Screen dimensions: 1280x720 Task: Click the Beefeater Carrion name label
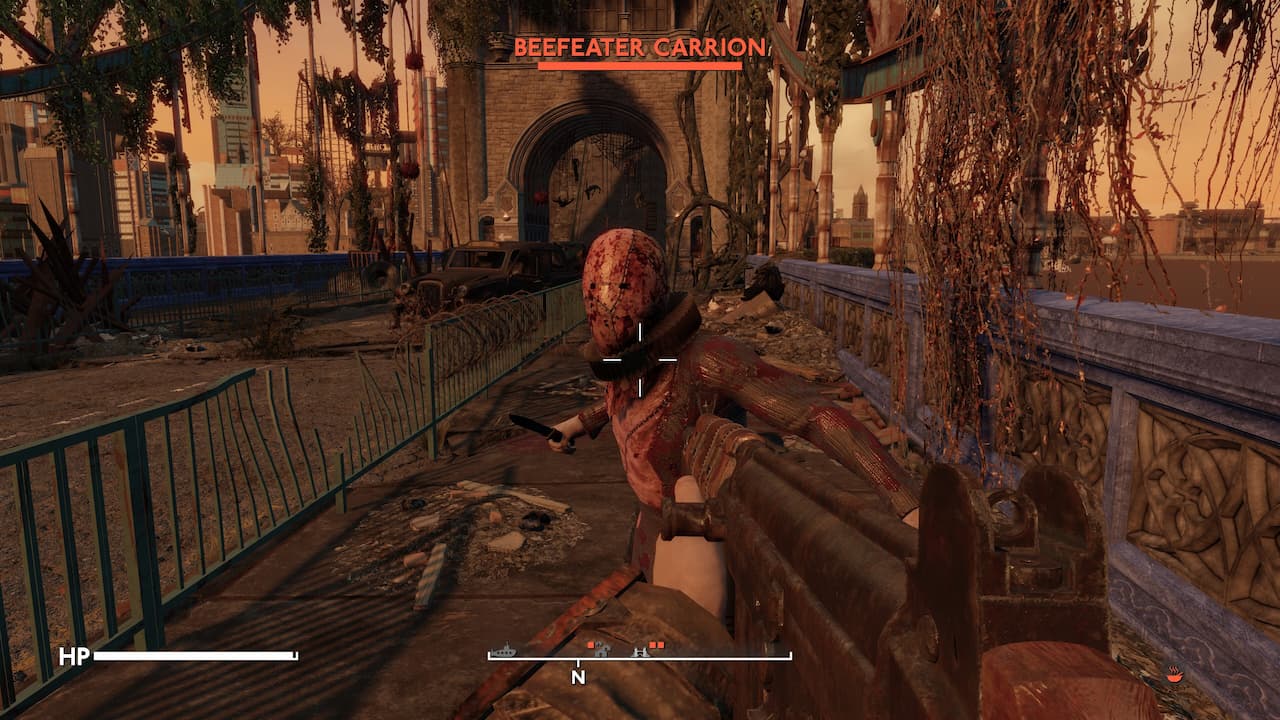click(640, 45)
